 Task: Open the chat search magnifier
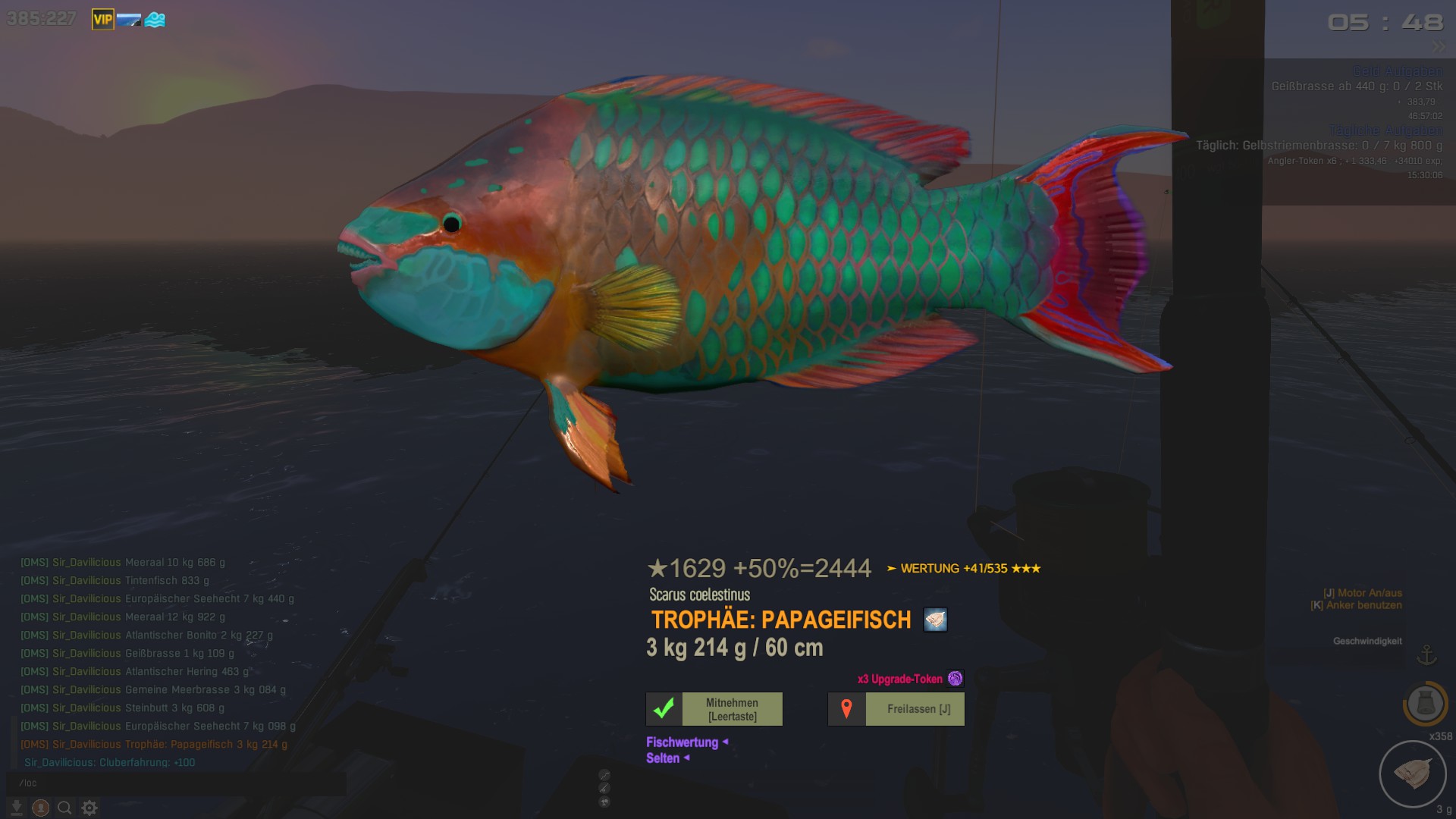[65, 808]
